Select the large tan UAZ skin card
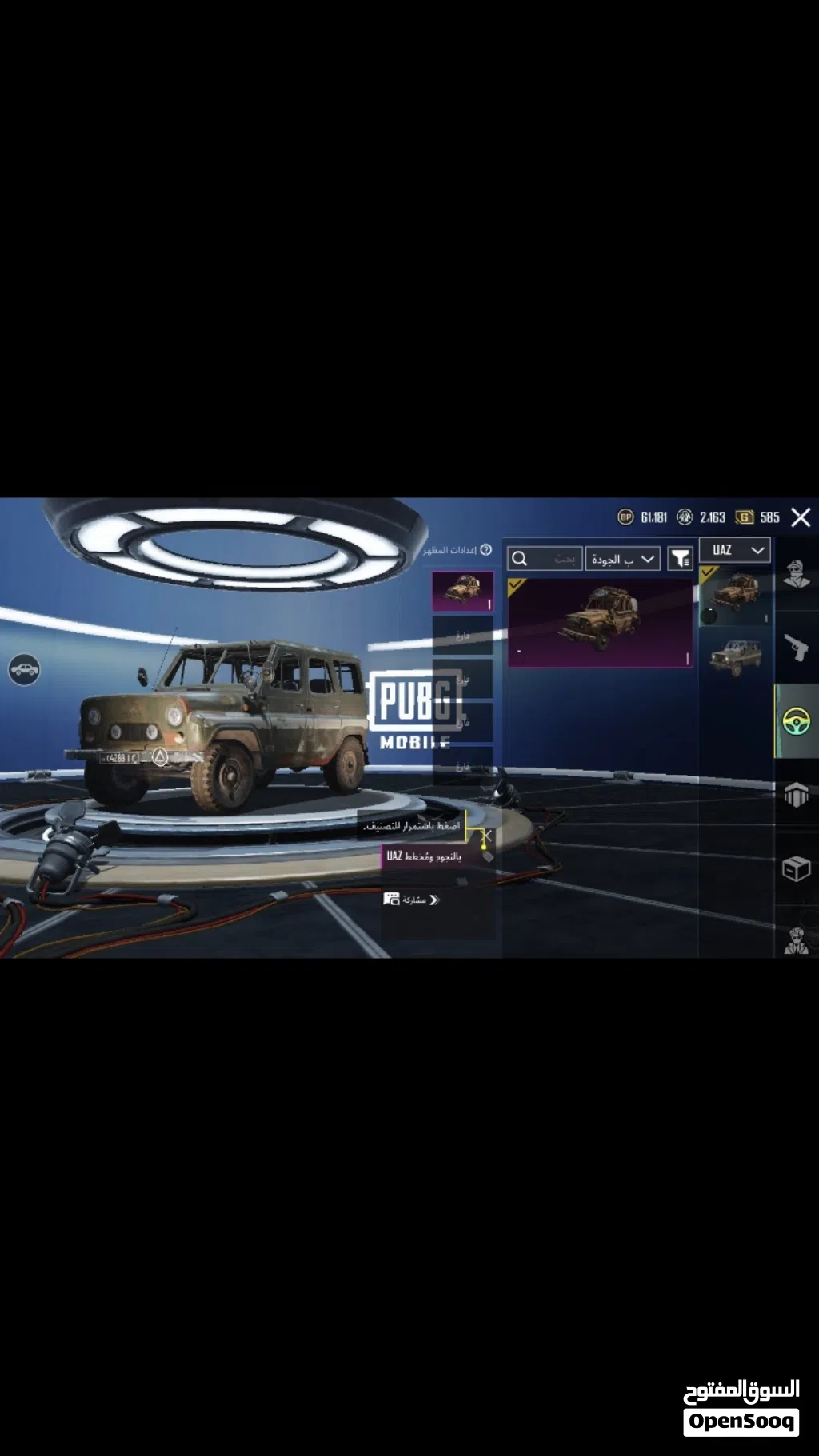 601,622
